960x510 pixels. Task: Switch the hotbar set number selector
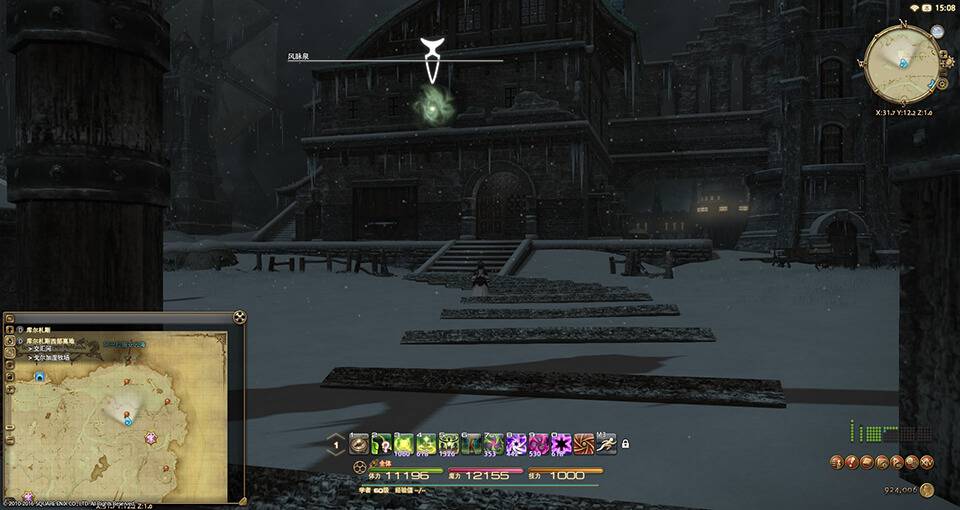336,444
